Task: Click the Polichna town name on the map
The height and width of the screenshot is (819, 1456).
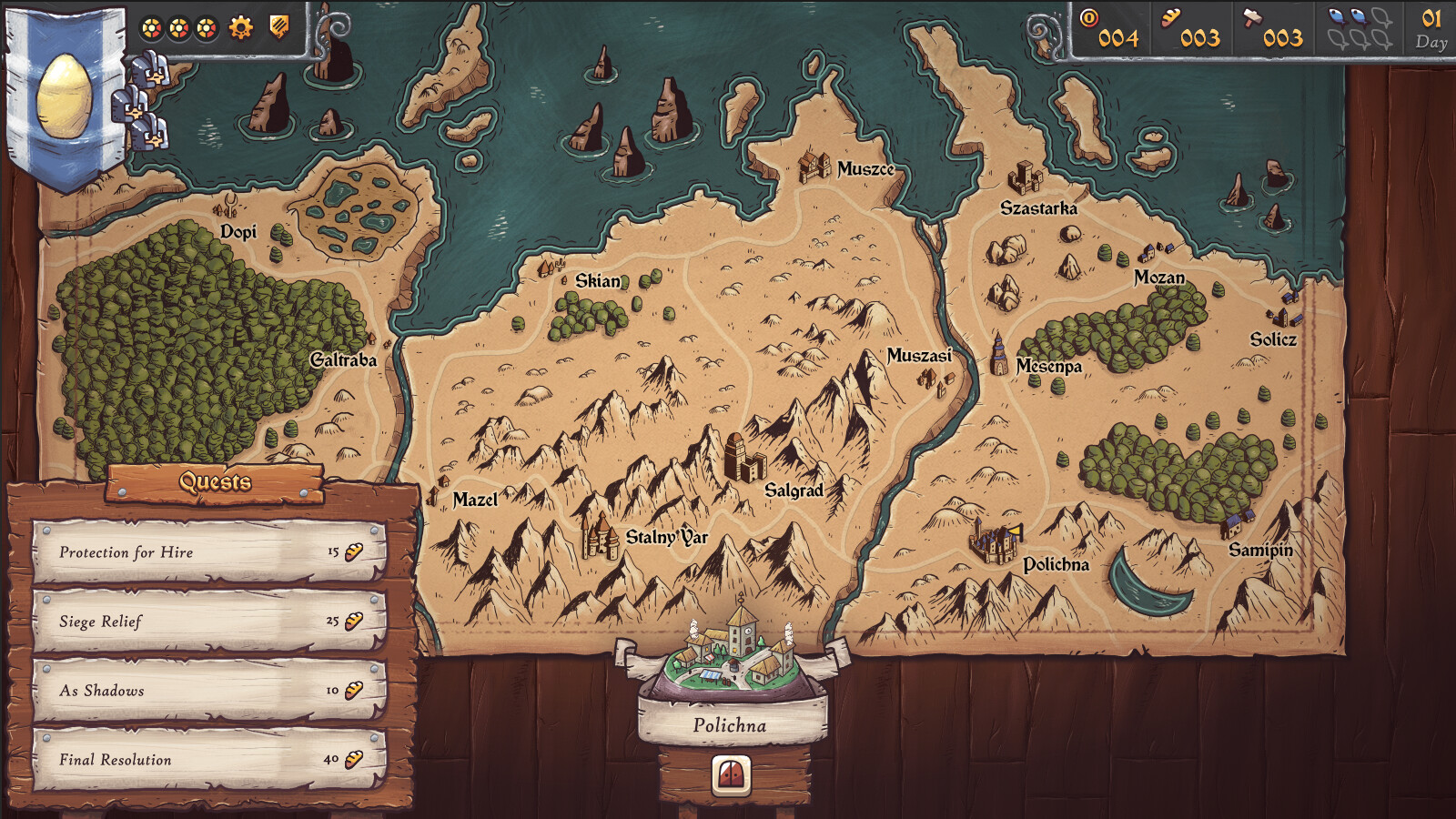Action: 1057,567
